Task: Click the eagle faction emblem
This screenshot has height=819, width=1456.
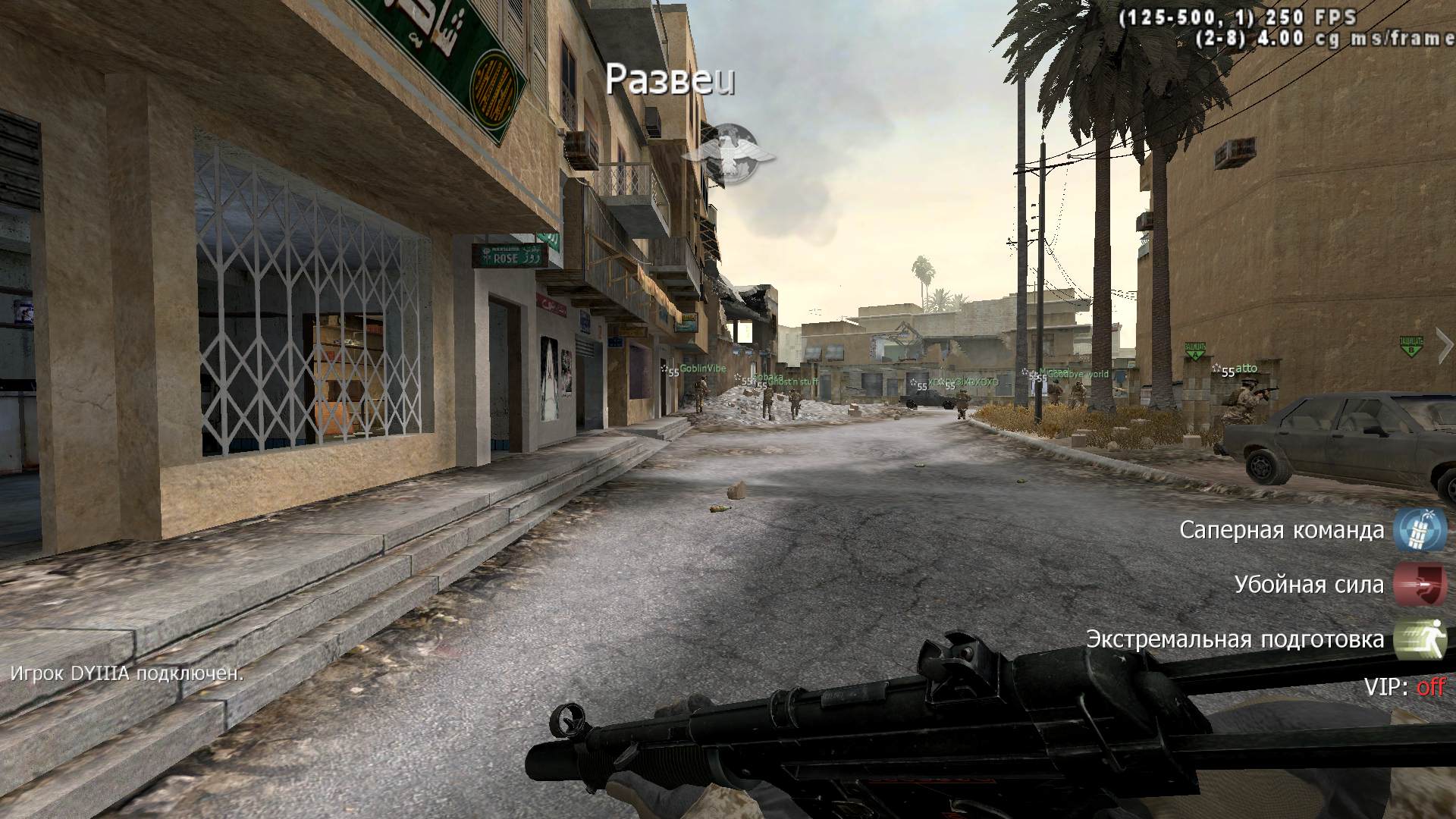Action: pos(727,152)
